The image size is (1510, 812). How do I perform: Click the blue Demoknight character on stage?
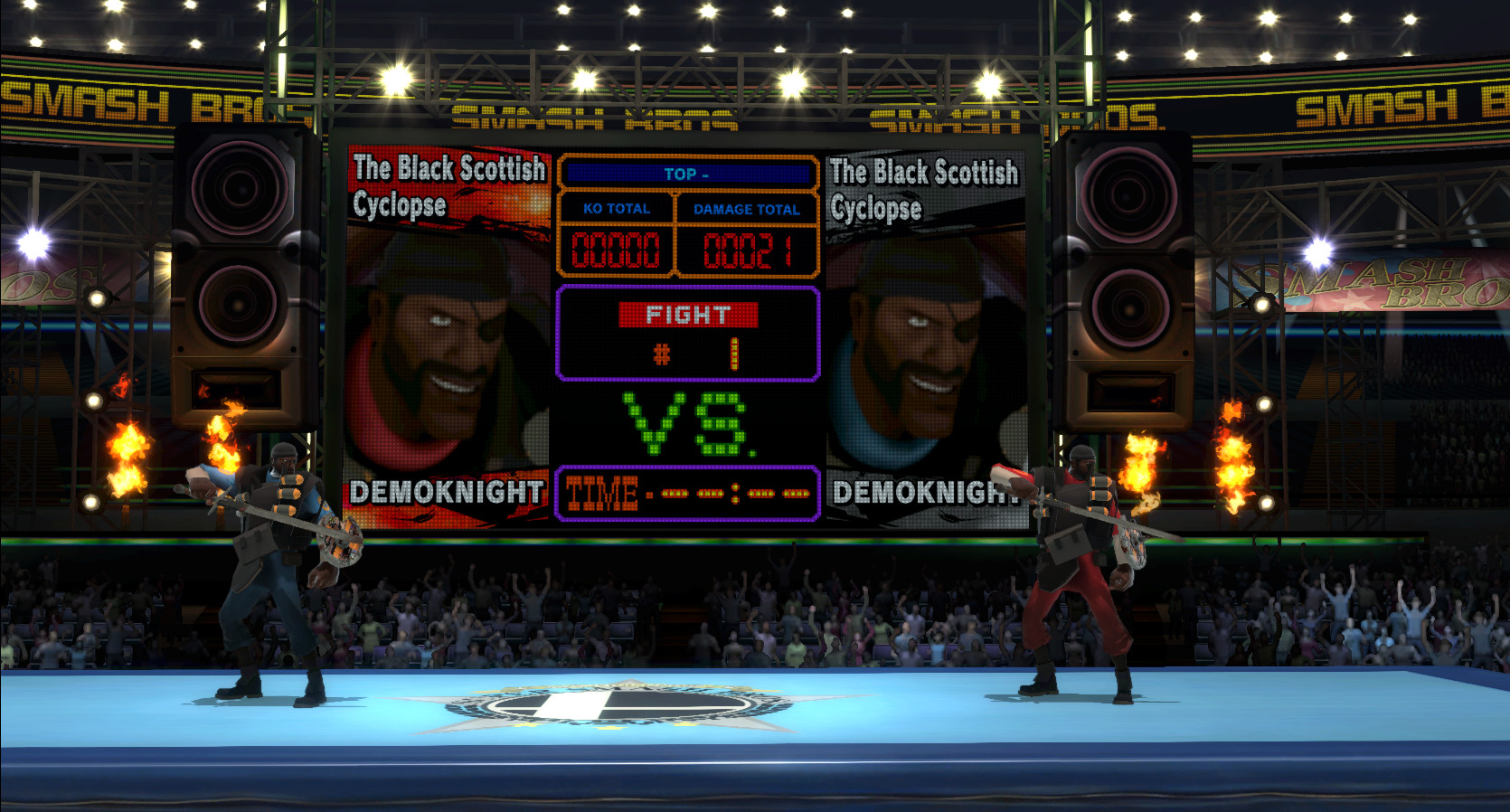pos(271,561)
